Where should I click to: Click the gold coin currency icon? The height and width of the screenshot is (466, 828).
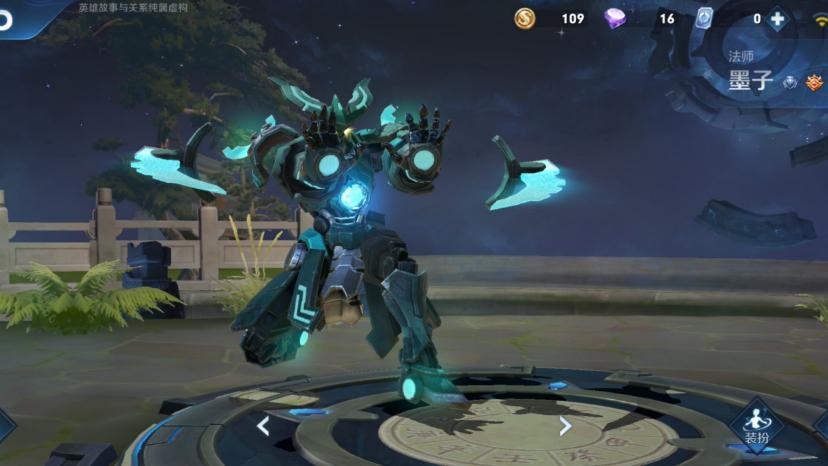coord(525,18)
